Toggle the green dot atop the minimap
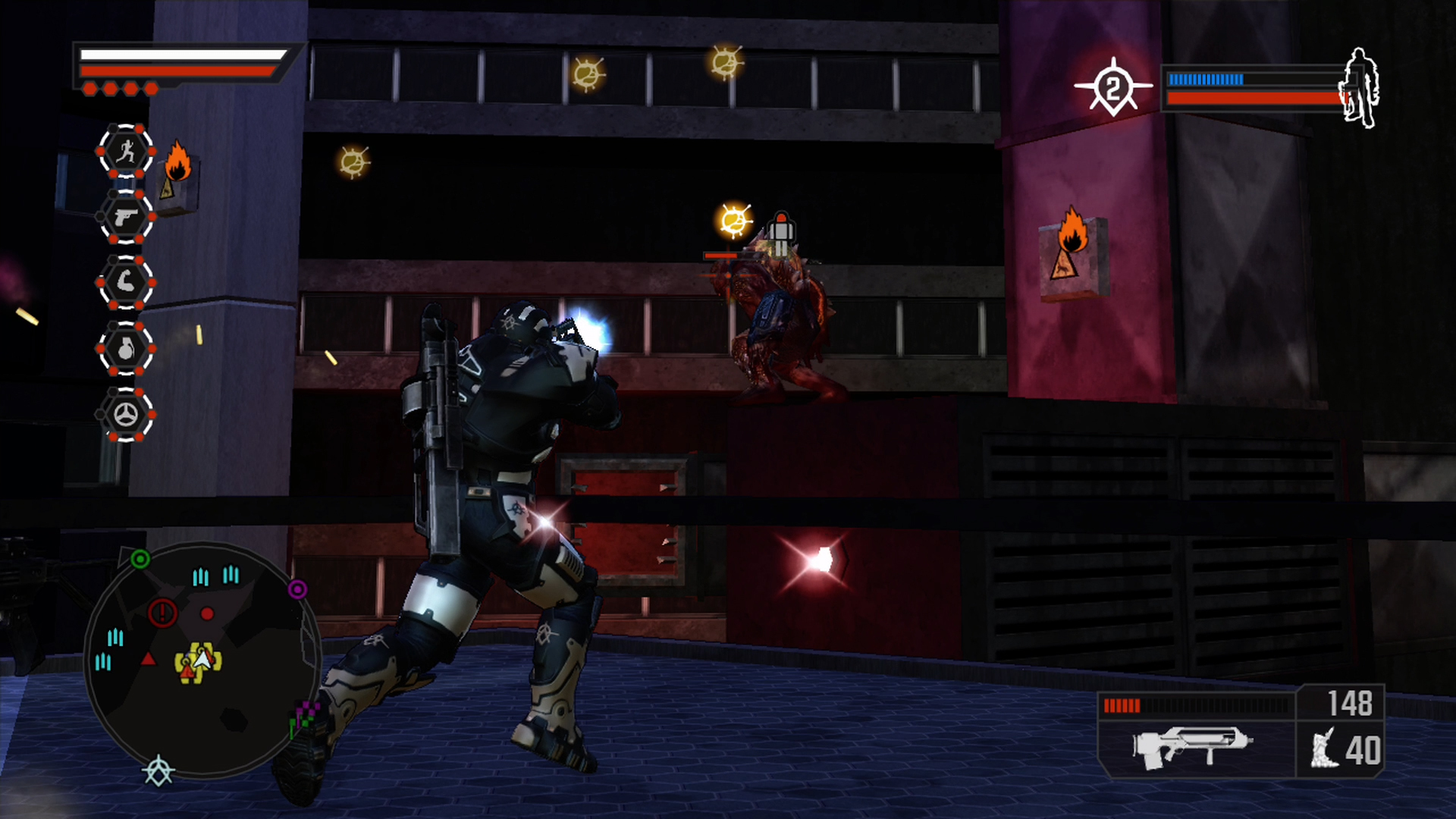This screenshot has width=1456, height=819. click(x=140, y=559)
